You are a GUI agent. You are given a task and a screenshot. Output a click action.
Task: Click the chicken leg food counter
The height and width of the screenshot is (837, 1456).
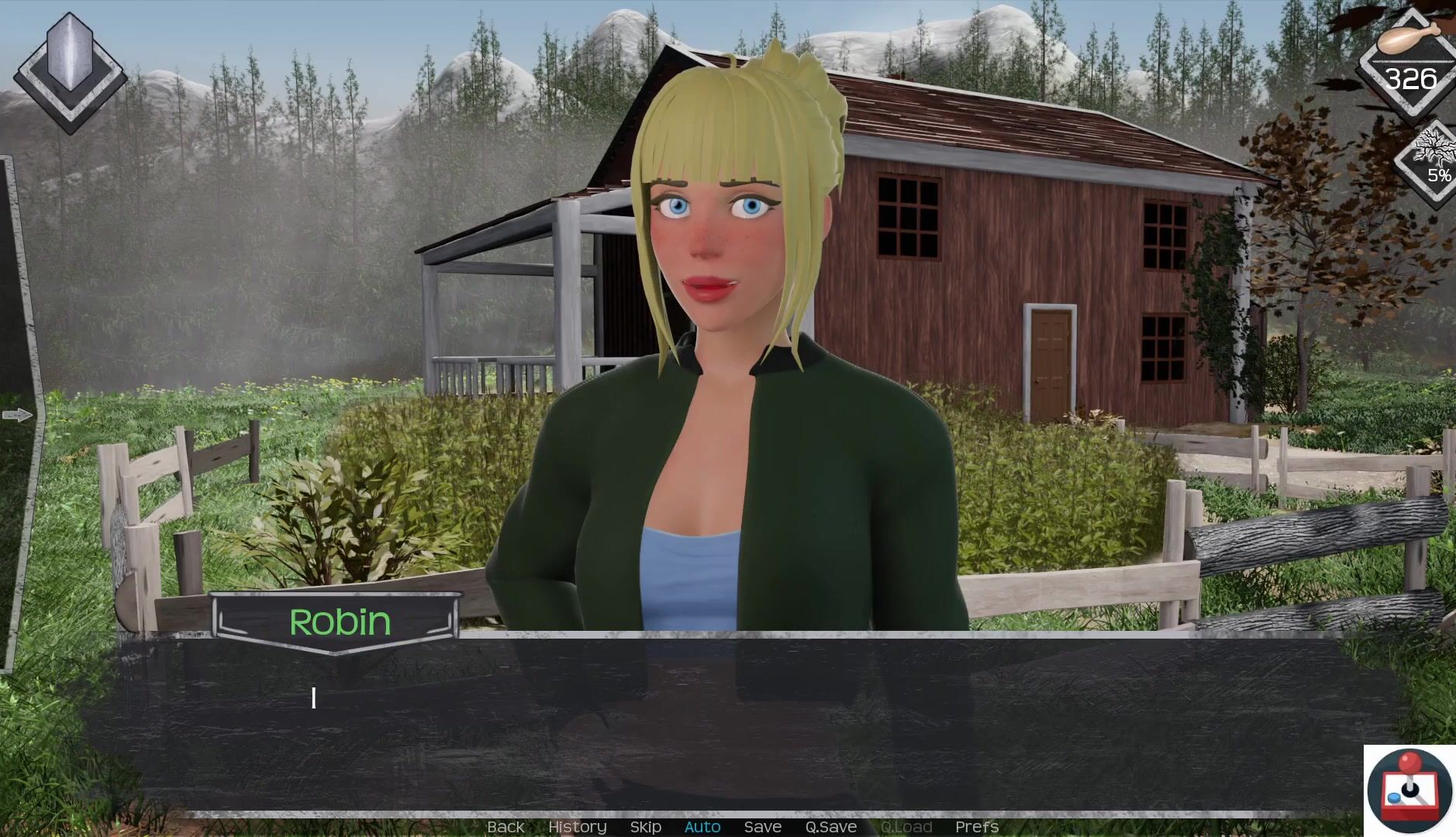1409,62
